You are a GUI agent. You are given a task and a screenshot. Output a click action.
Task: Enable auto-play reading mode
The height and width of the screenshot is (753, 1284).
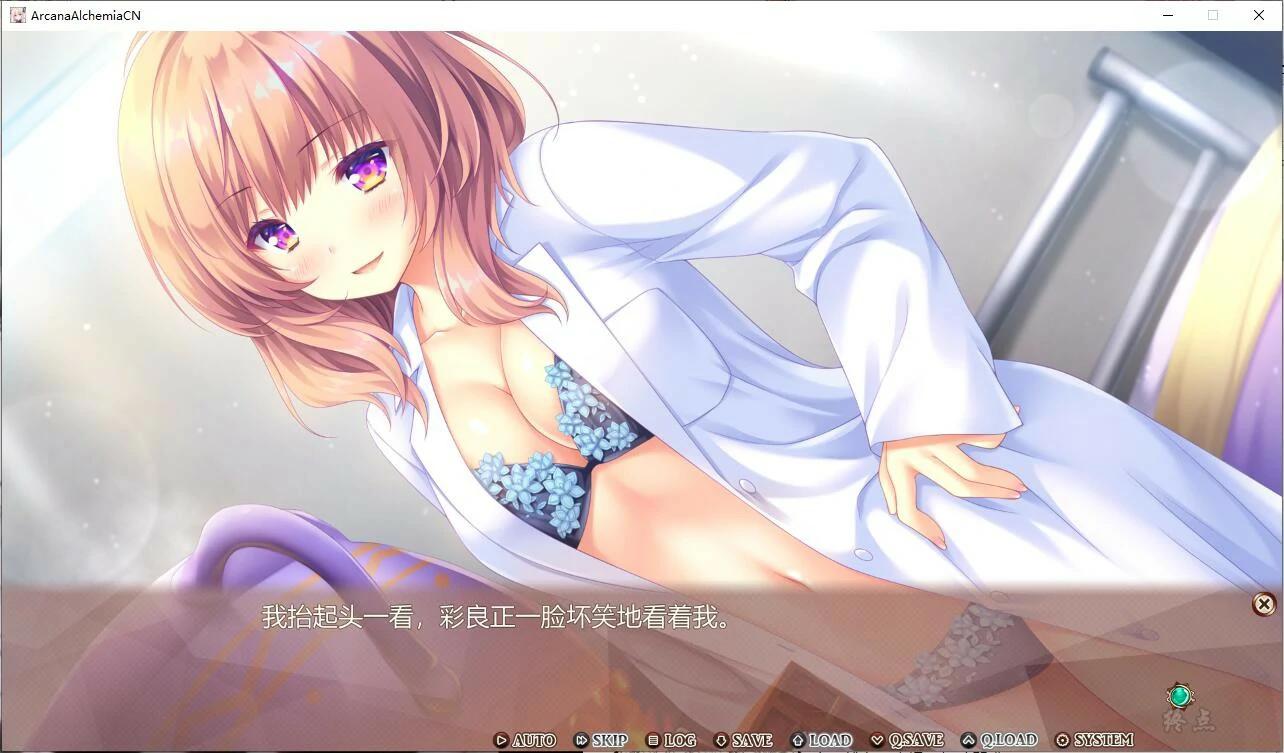pos(532,740)
